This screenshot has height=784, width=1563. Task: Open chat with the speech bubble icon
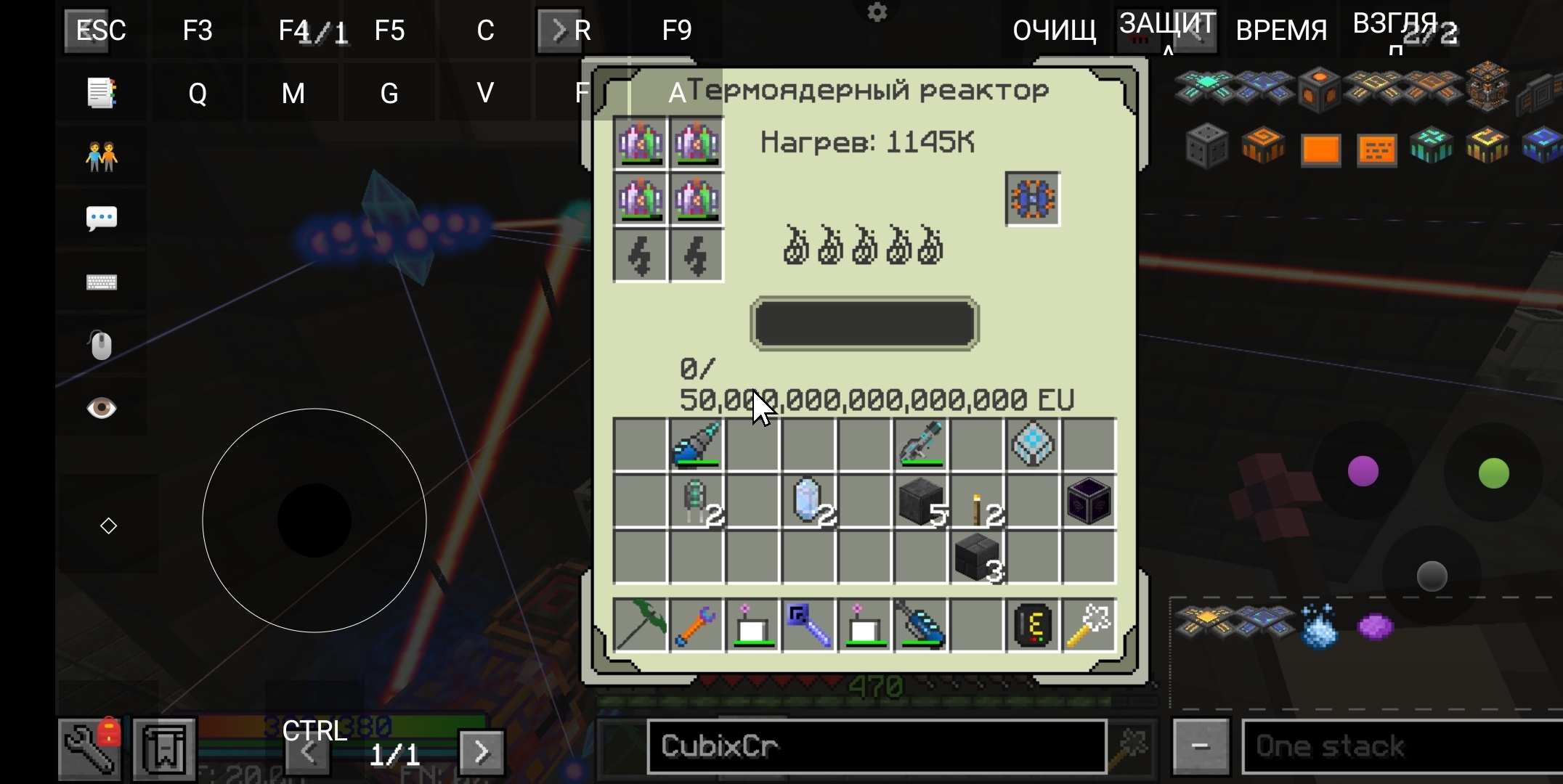pyautogui.click(x=102, y=218)
